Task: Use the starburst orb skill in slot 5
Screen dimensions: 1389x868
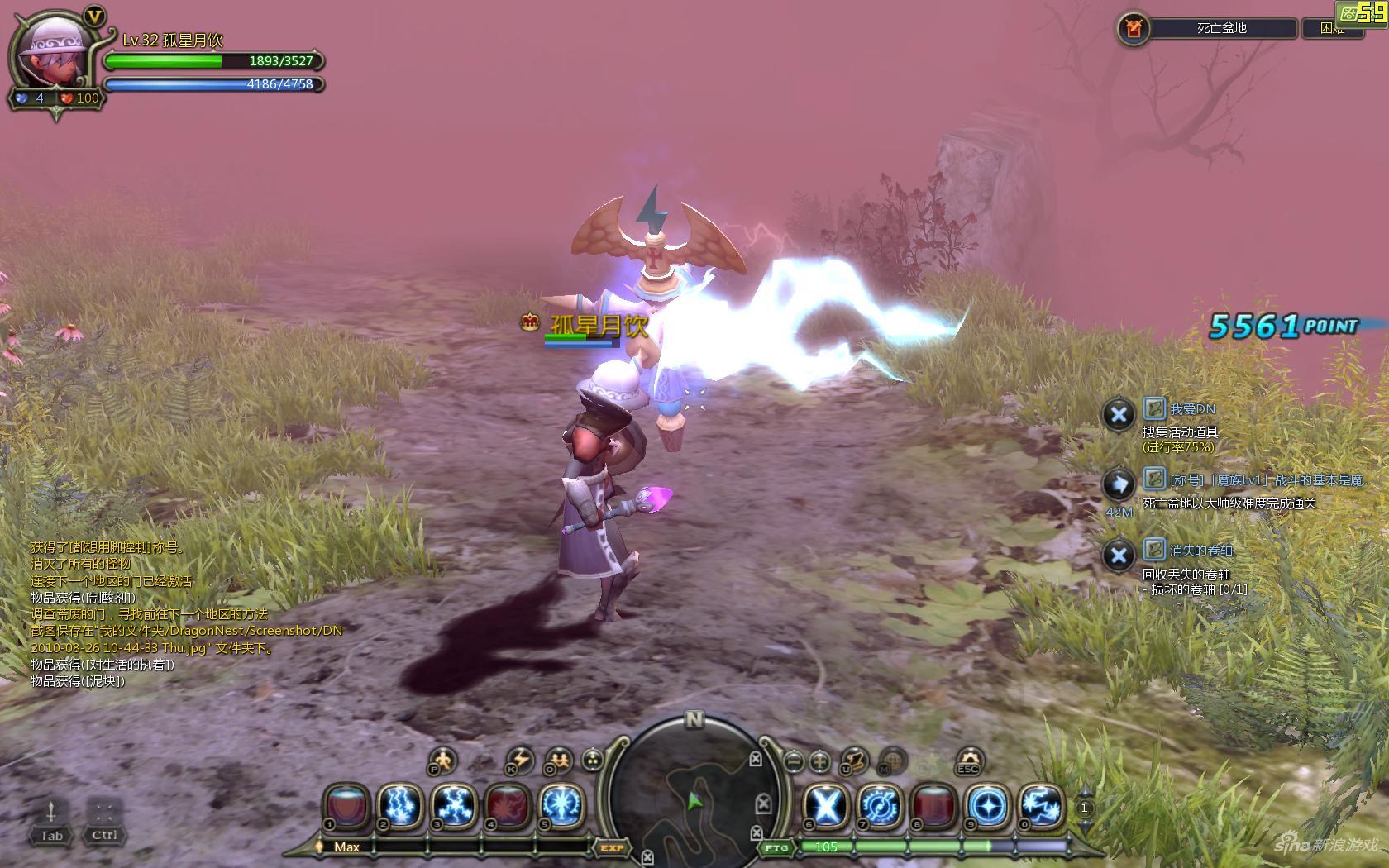Action: (x=562, y=805)
